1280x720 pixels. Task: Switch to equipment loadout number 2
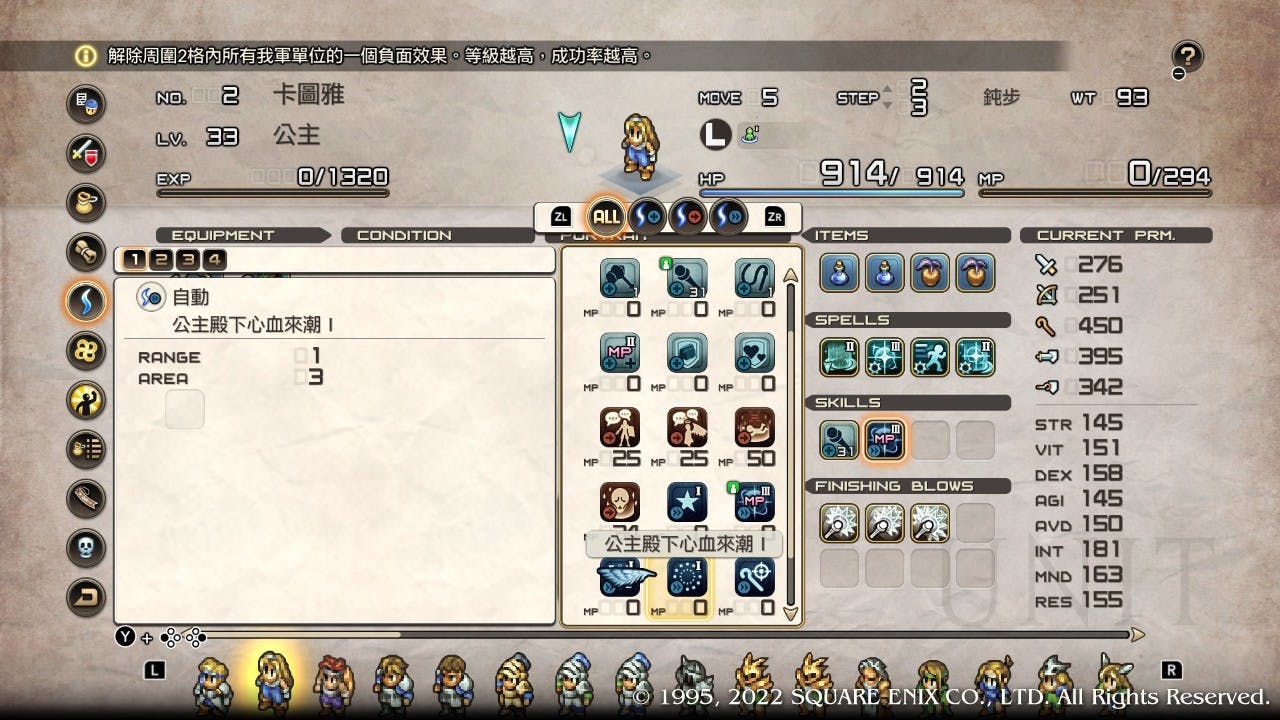pos(161,260)
